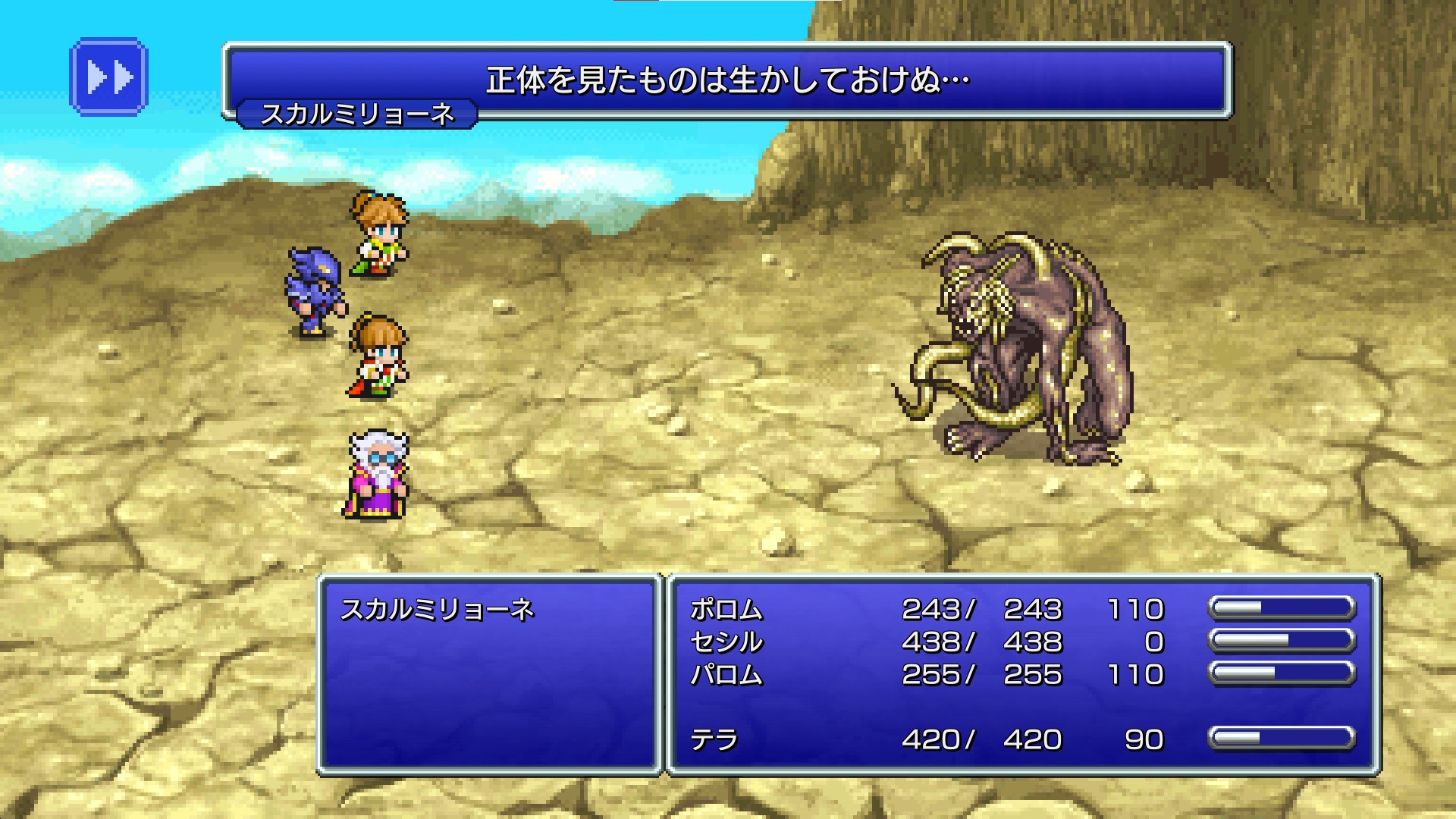
Task: Select party member ポロム row
Action: [x=726, y=610]
